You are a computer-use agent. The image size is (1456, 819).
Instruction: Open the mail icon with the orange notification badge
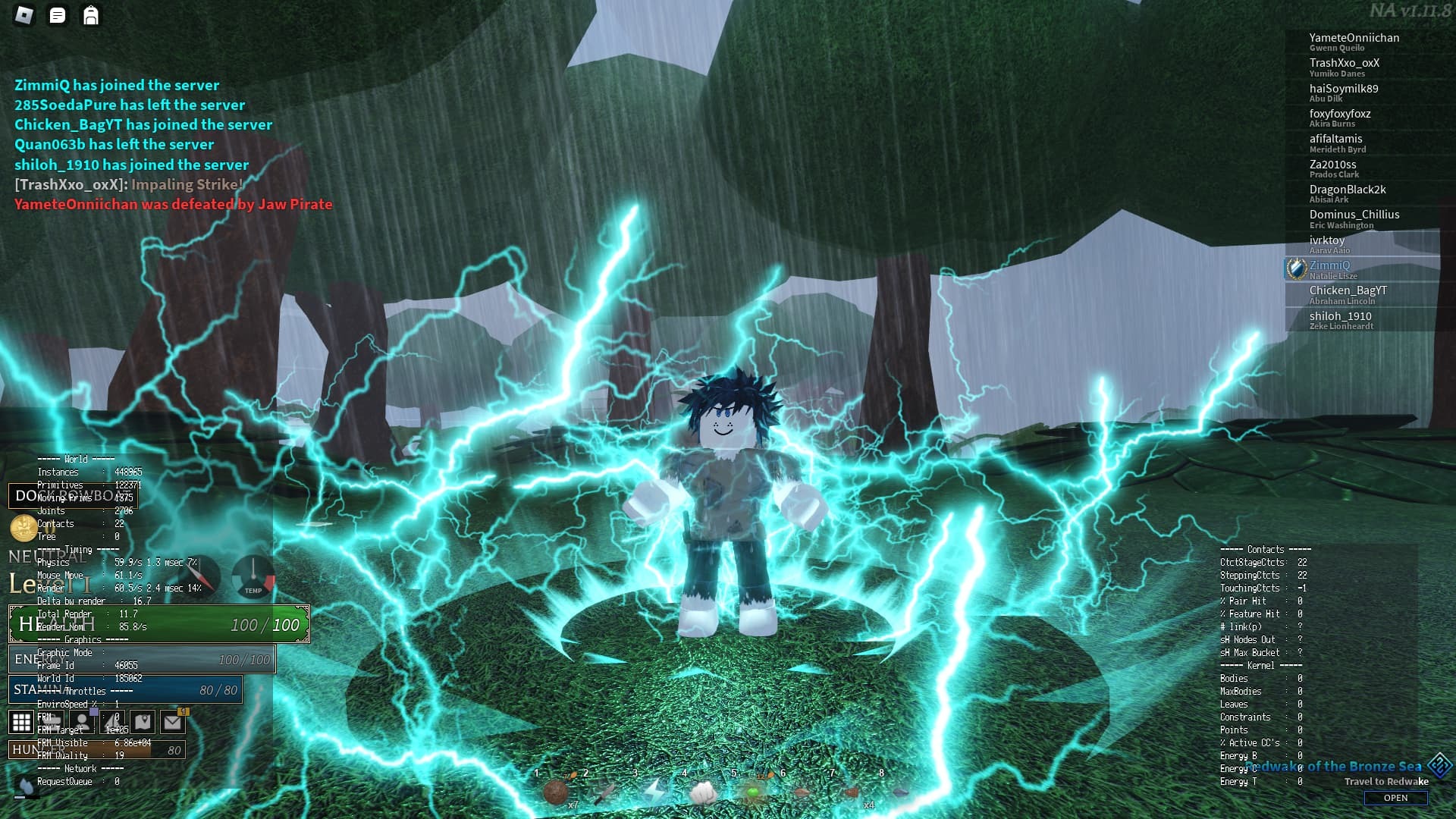pos(173,723)
